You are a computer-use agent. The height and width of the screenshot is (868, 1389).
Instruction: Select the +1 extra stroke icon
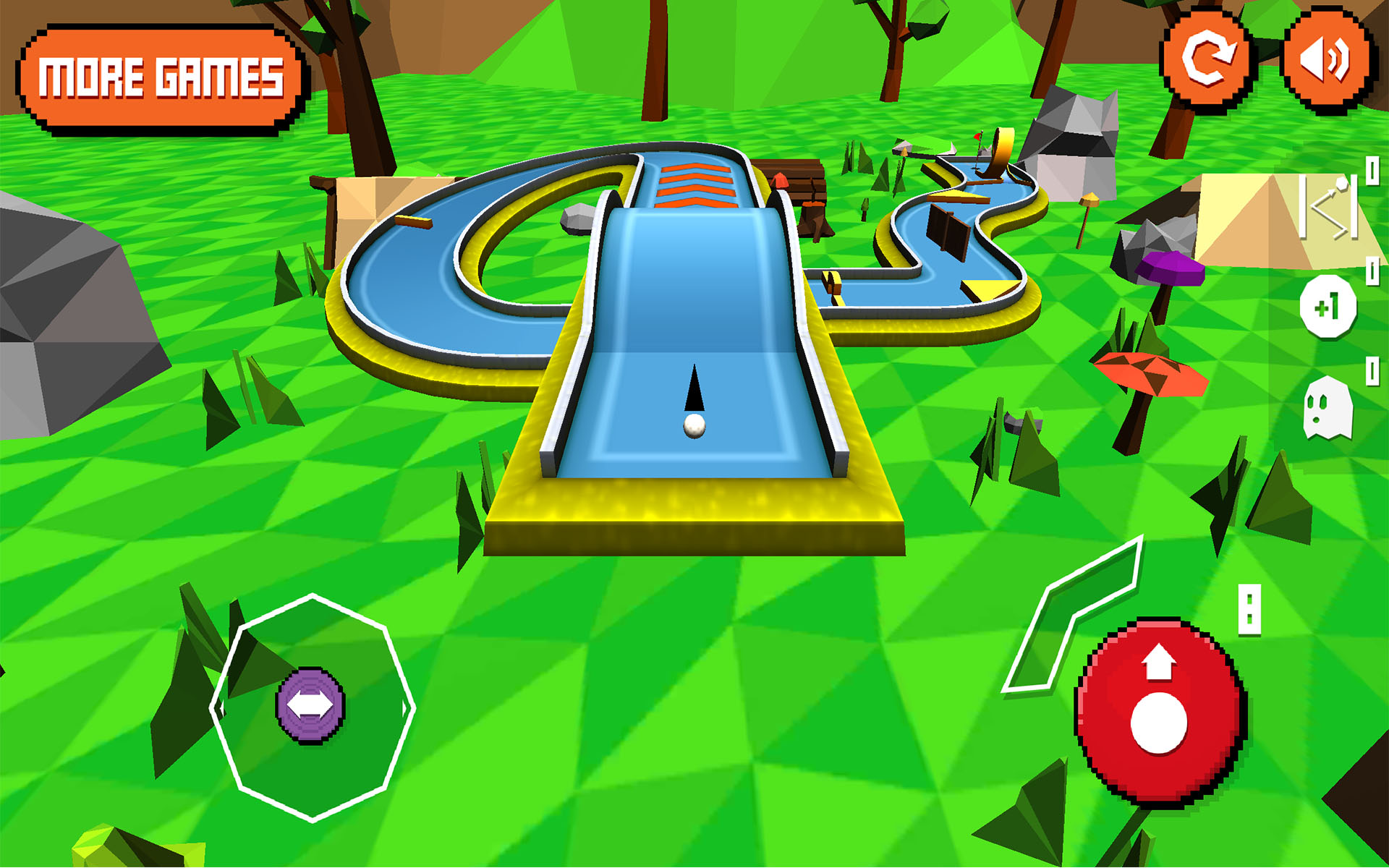pyautogui.click(x=1330, y=307)
